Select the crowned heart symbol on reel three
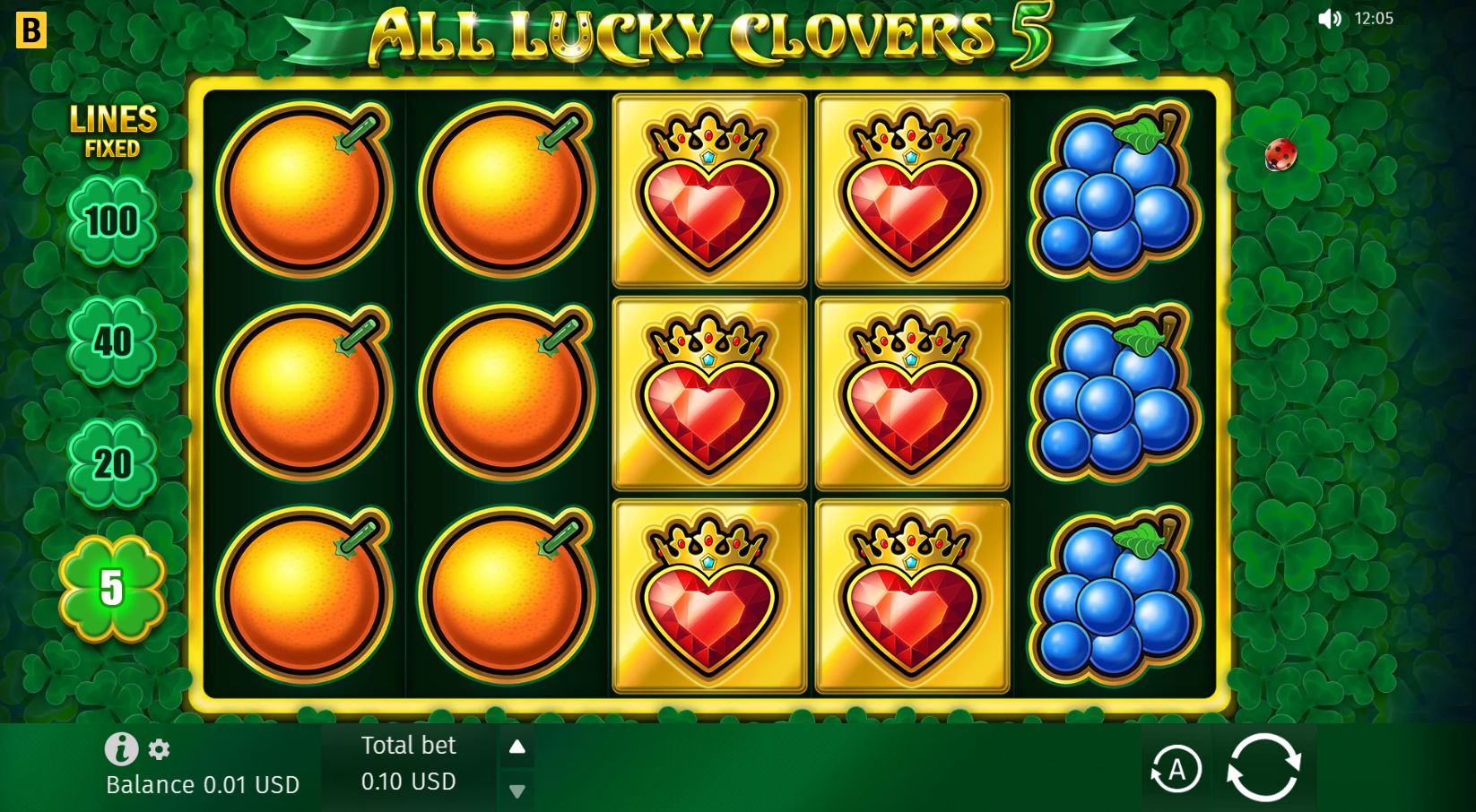Screen dimensions: 1476x812 point(708,394)
